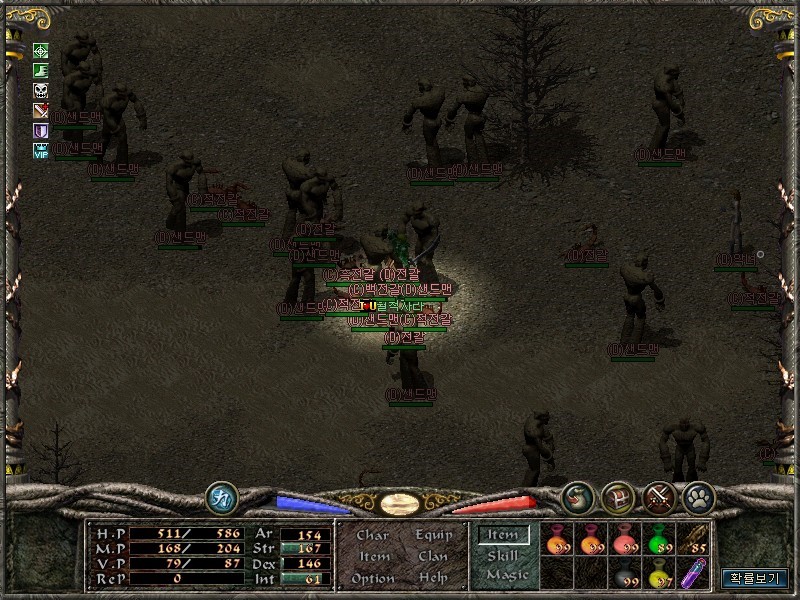Open the paw print pet button
This screenshot has height=600, width=800.
click(x=697, y=497)
